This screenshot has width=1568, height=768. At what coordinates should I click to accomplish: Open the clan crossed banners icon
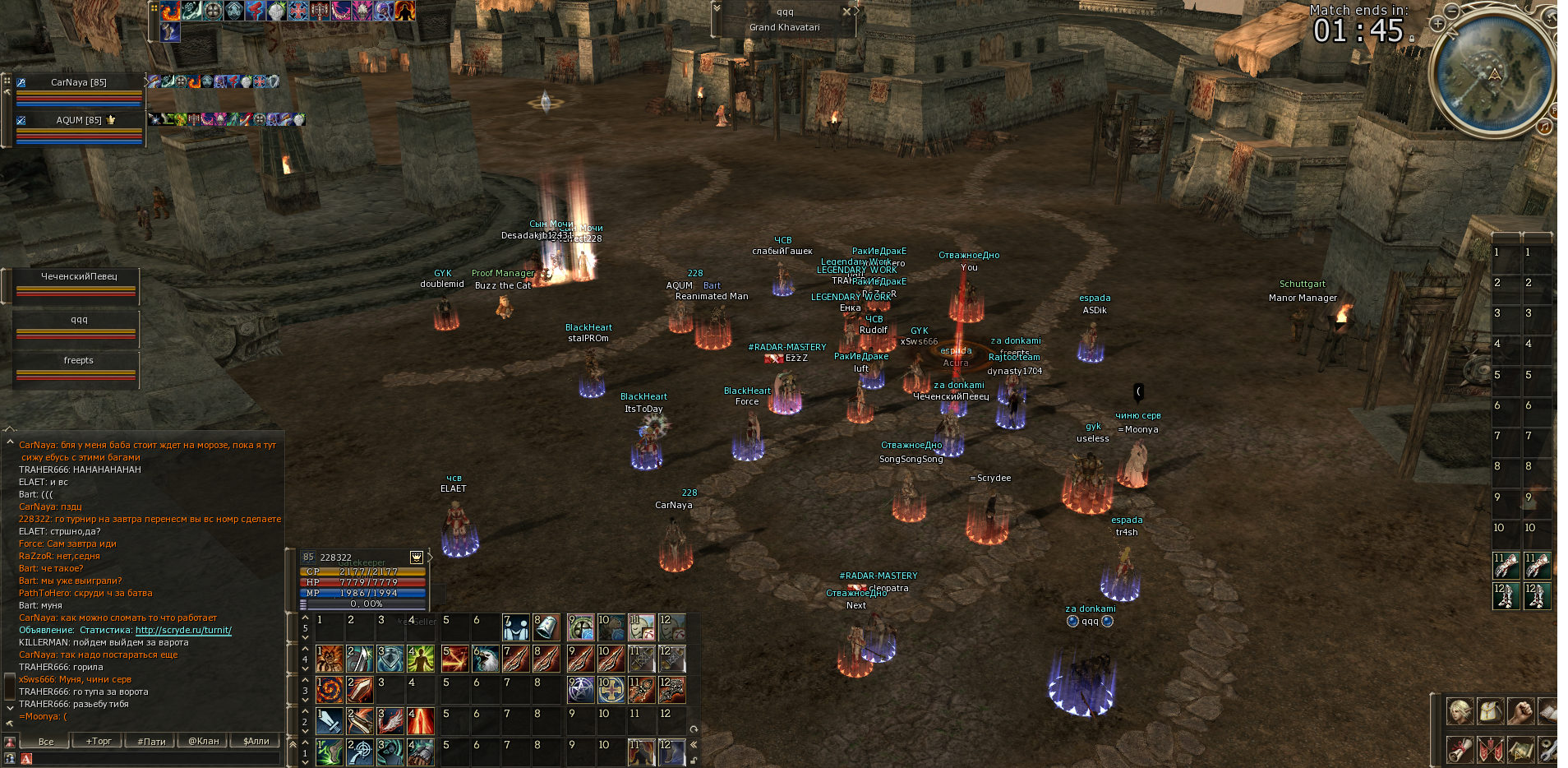coord(1490,749)
